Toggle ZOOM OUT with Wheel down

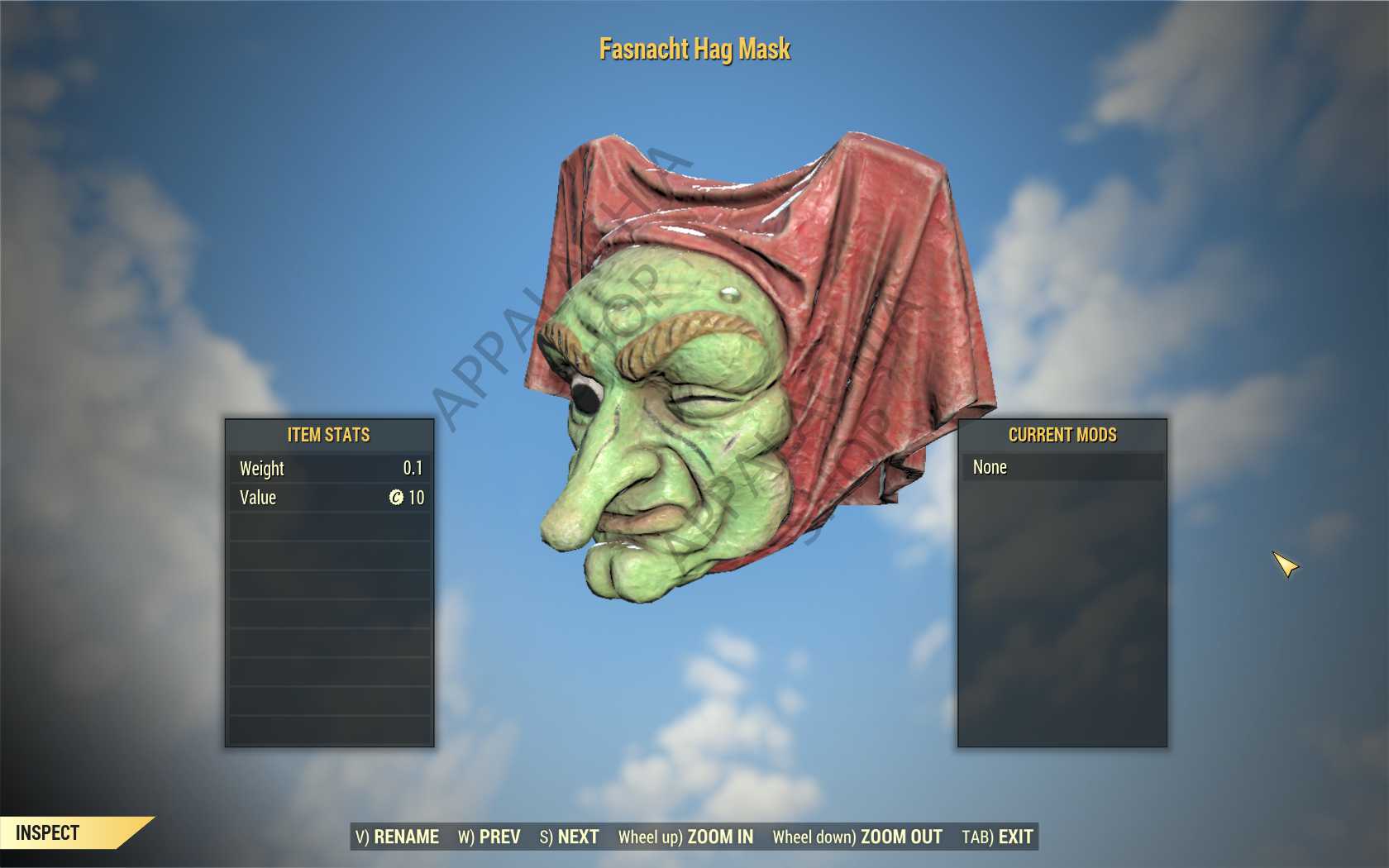[900, 837]
